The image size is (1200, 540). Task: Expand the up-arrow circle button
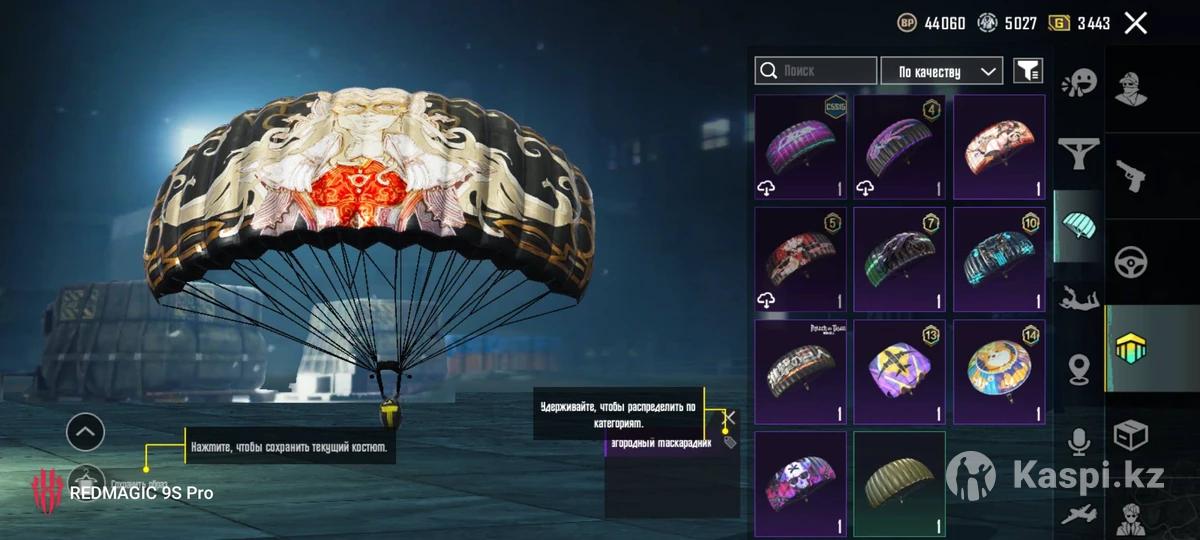(x=85, y=432)
